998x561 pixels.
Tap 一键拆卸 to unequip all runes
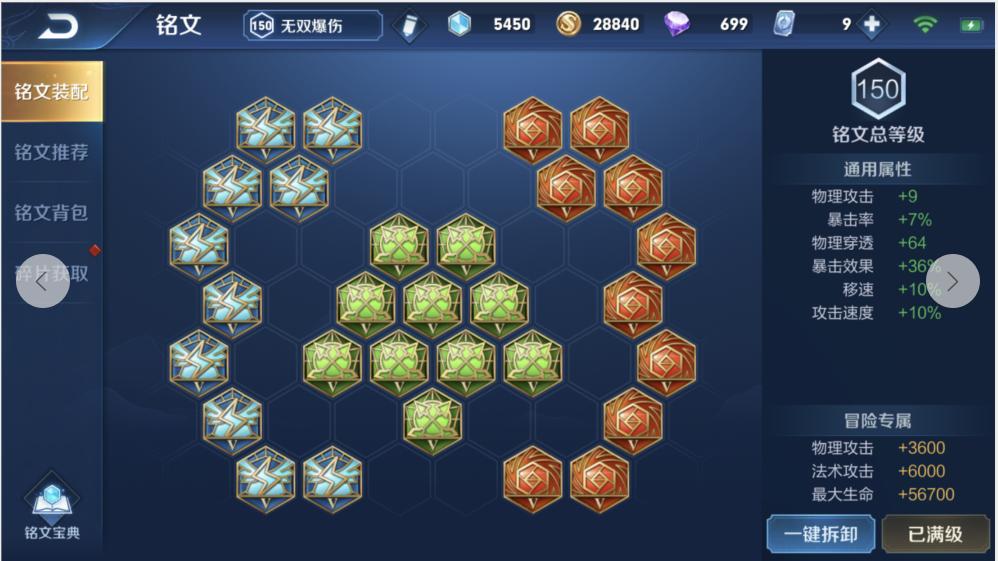(x=820, y=533)
